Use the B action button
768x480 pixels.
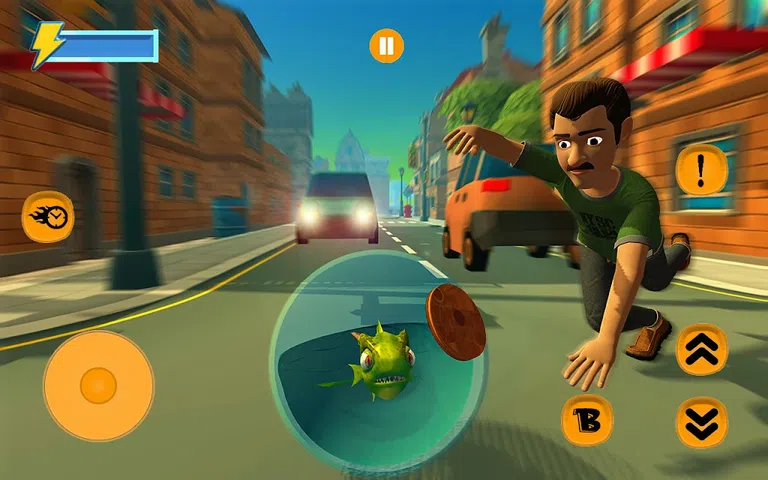pyautogui.click(x=587, y=420)
